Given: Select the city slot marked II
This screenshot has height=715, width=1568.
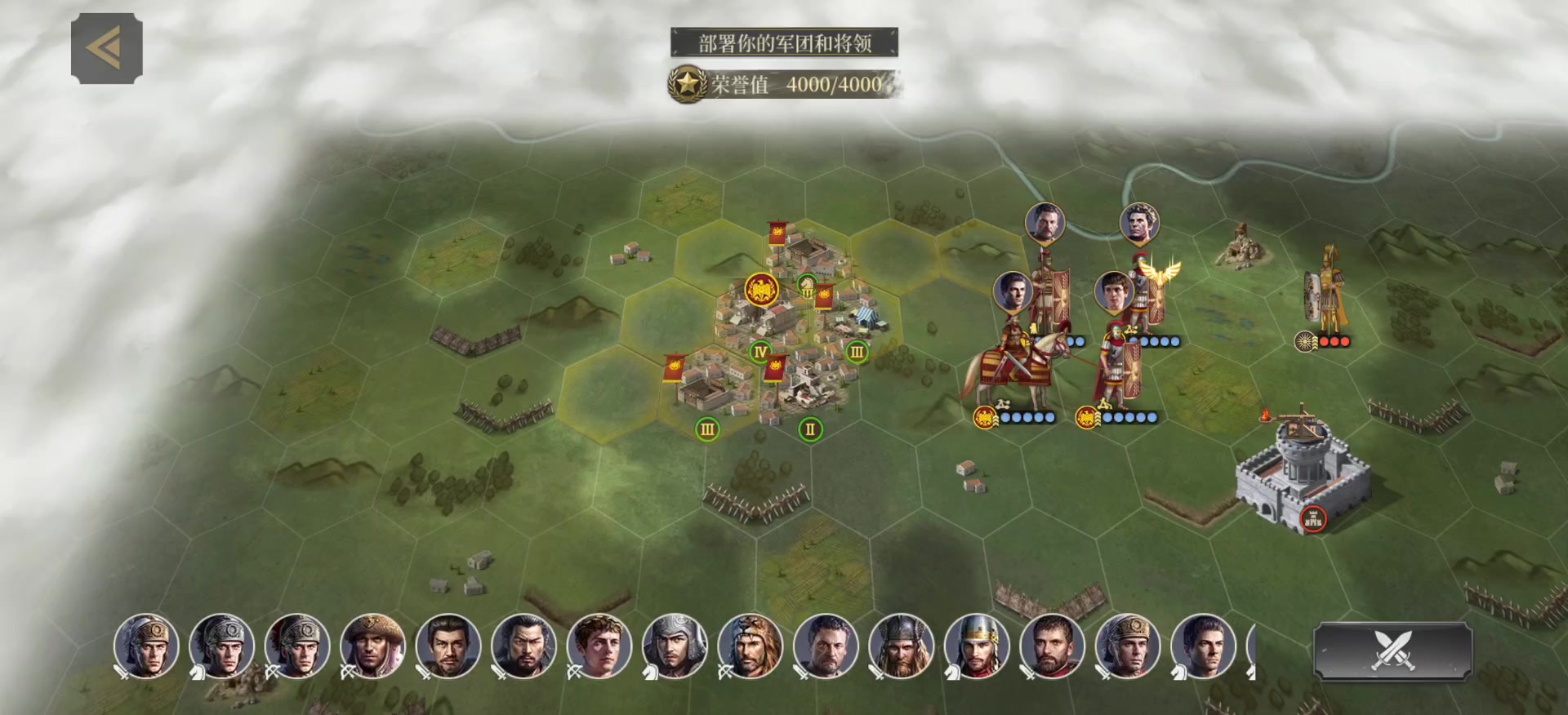Looking at the screenshot, I should tap(810, 429).
